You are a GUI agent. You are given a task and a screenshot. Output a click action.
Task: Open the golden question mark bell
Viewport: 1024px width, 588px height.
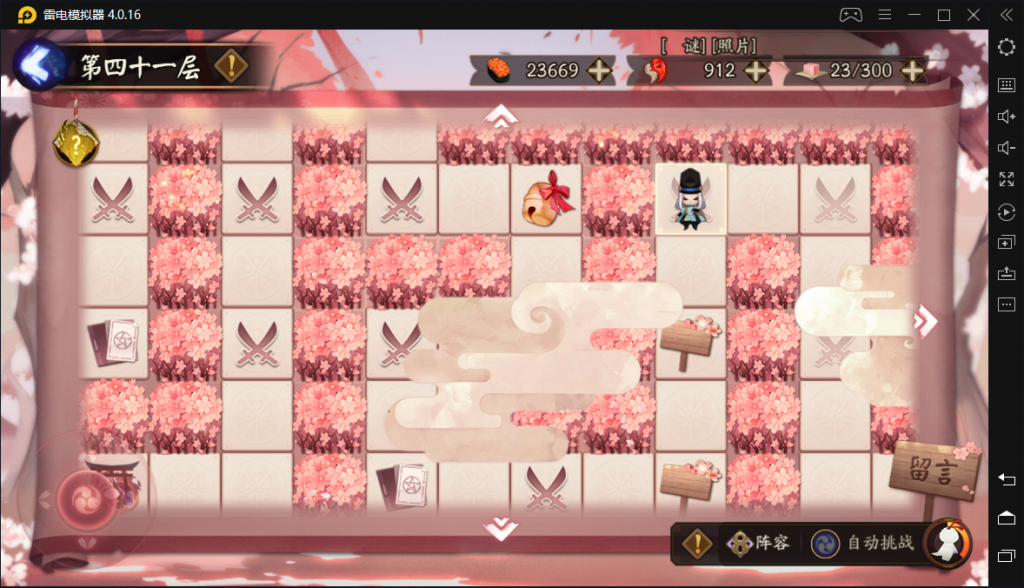coord(75,145)
